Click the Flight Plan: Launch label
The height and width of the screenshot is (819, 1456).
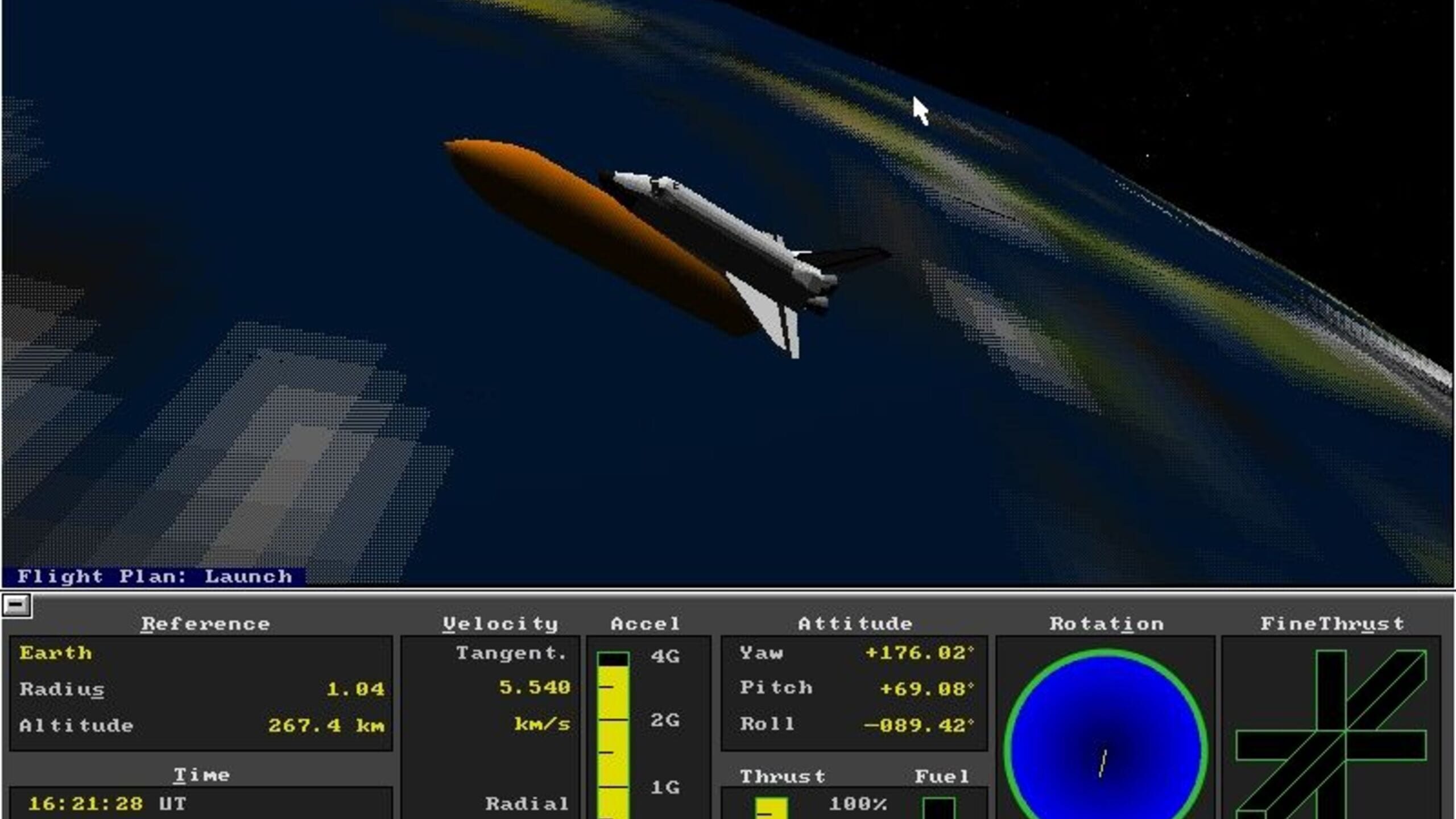pos(154,576)
